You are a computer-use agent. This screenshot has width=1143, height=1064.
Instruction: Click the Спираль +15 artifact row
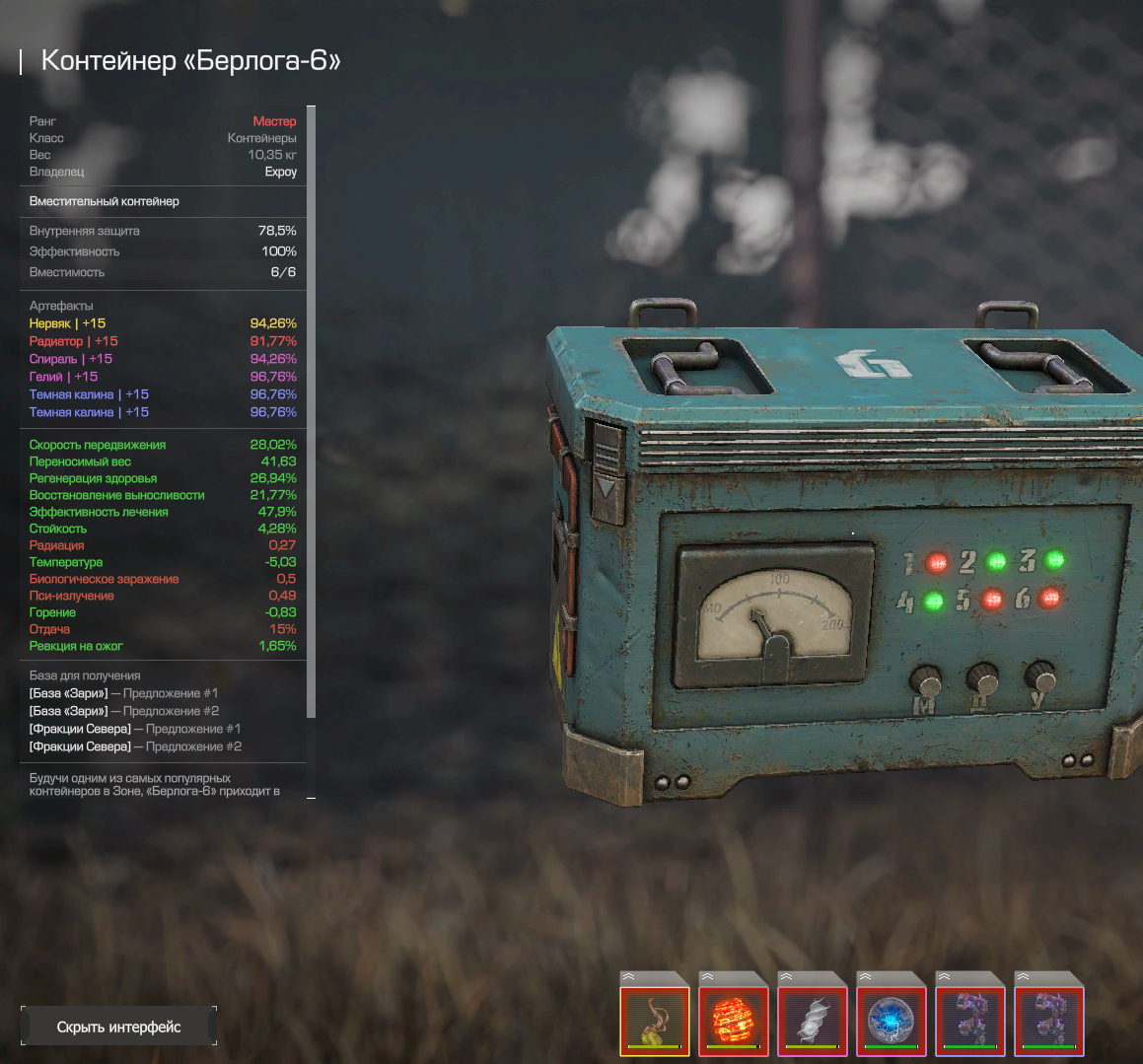[x=70, y=359]
